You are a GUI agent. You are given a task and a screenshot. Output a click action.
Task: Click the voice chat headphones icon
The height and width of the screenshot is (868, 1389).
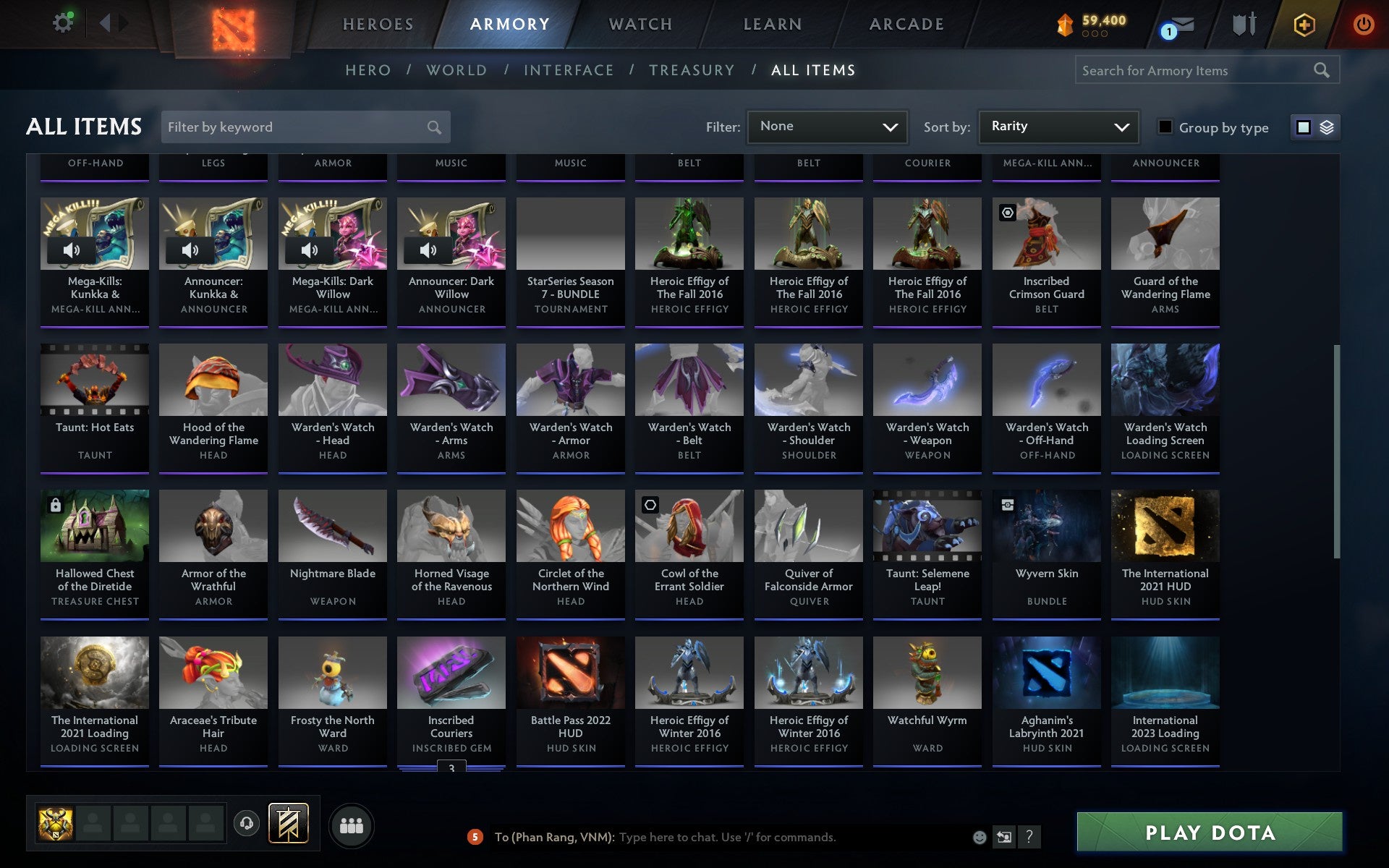pyautogui.click(x=245, y=823)
